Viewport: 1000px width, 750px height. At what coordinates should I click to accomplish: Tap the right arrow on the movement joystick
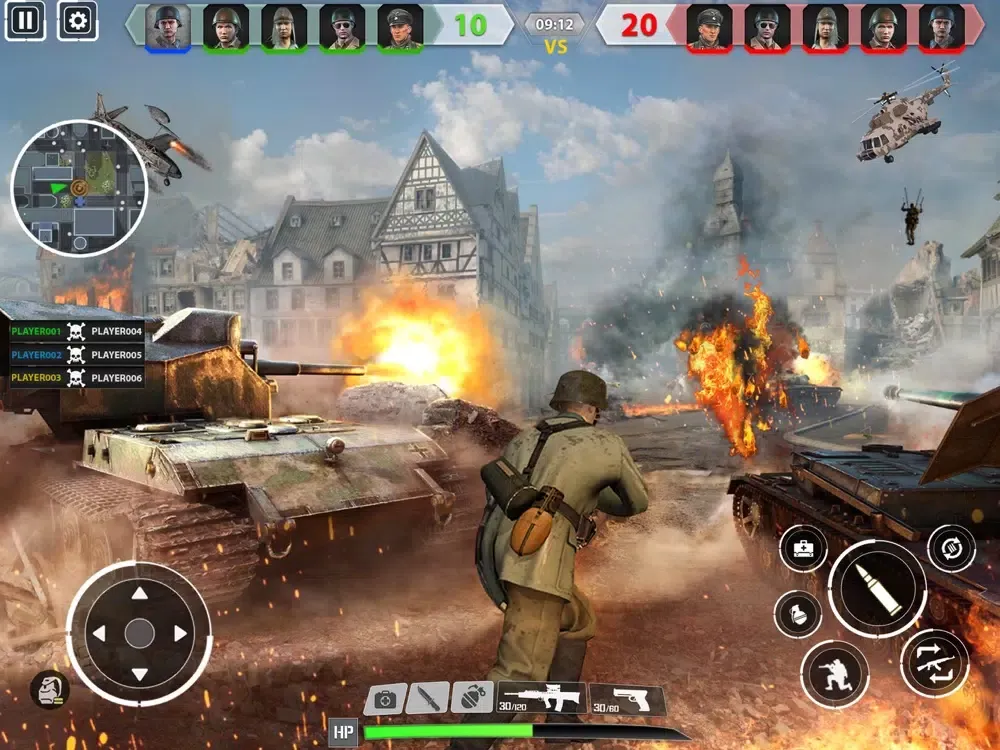pos(180,633)
